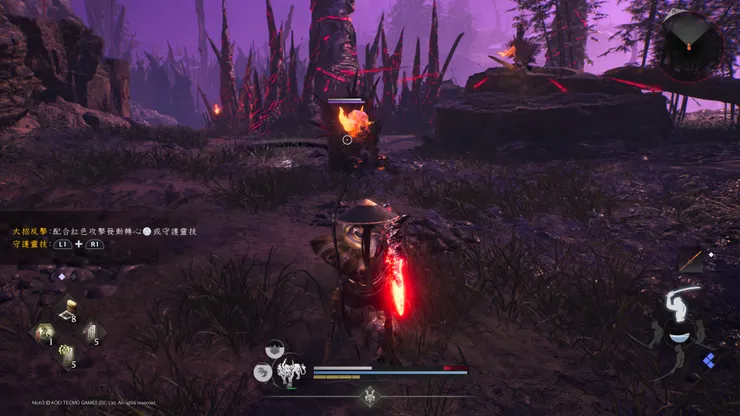This screenshot has height=416, width=740.
Task: Select the blue diamond cluster icon
Action: (708, 360)
